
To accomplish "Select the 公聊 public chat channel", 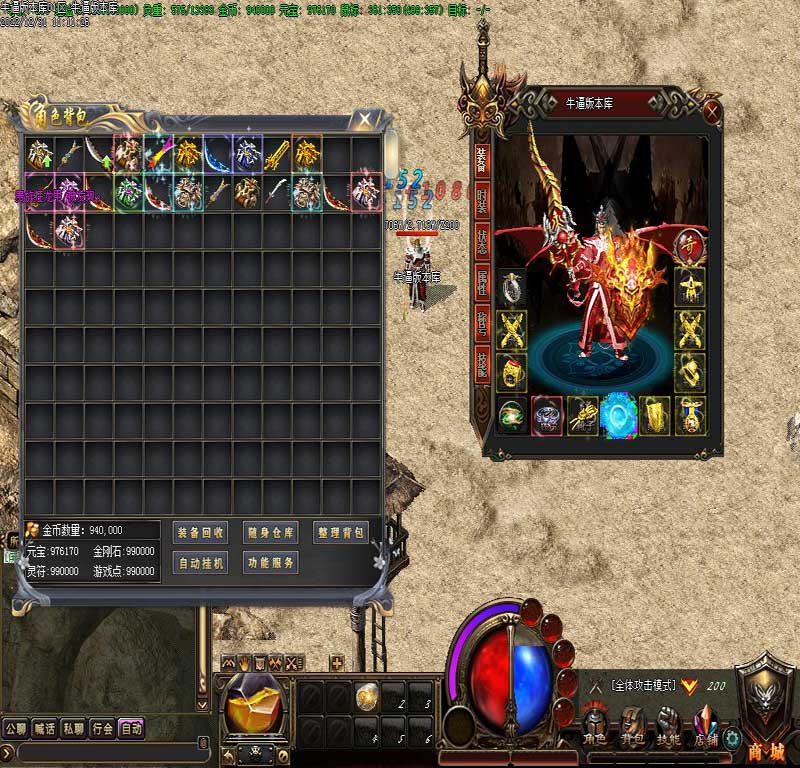I will coord(16,729).
